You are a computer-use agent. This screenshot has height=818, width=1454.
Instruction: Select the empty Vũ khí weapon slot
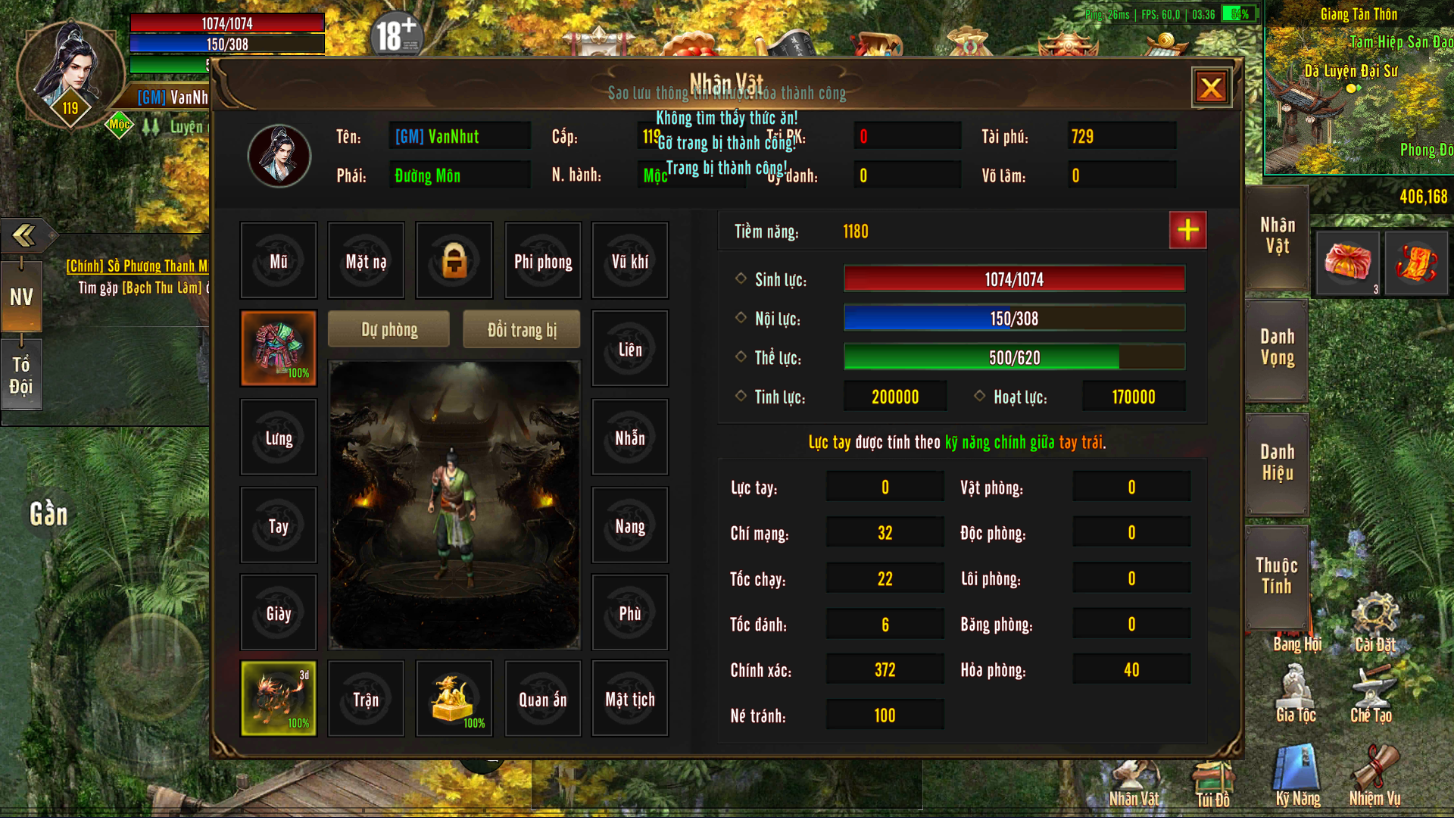tap(629, 261)
